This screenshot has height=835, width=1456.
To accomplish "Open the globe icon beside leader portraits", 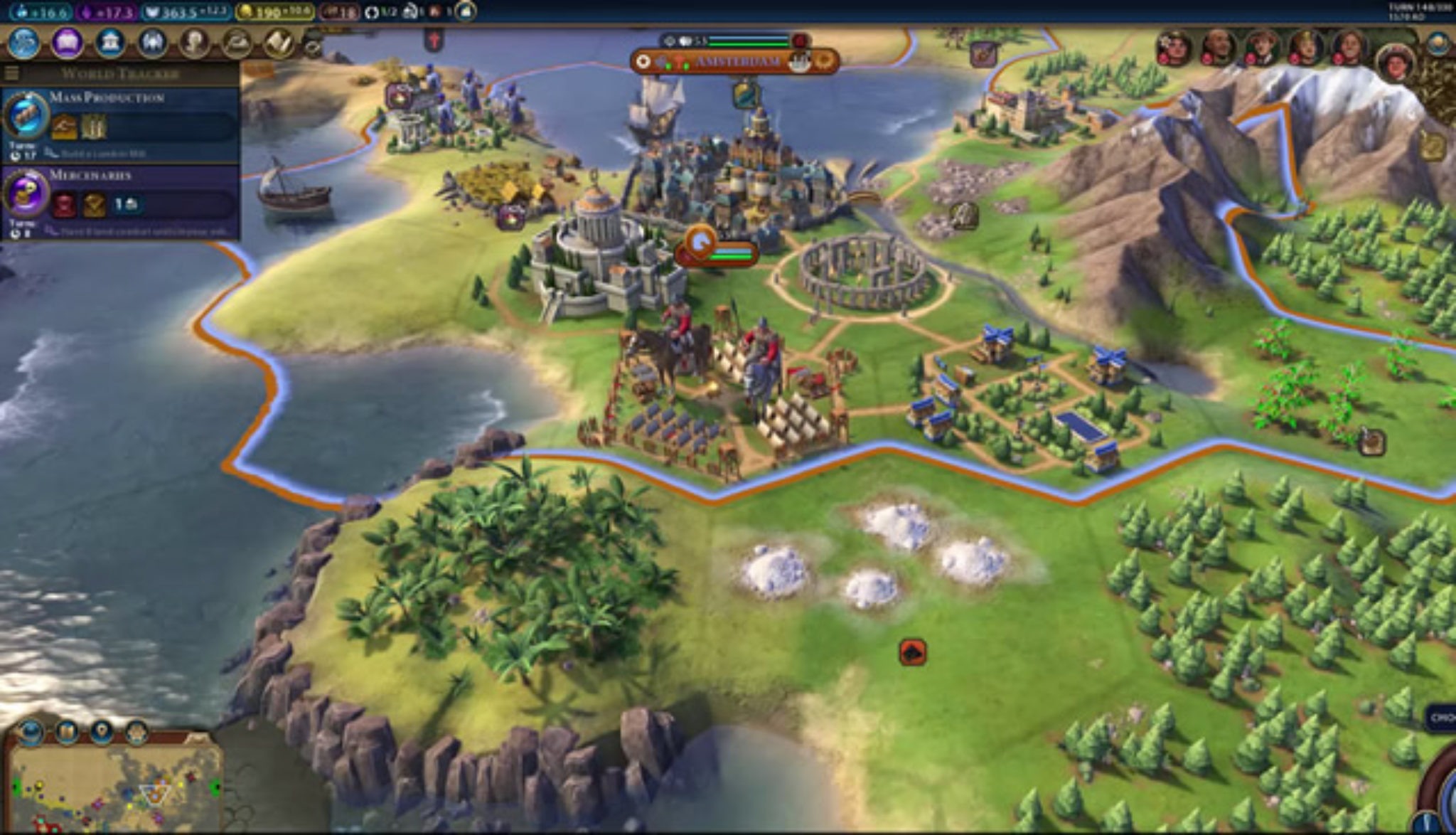I will pyautogui.click(x=1438, y=44).
